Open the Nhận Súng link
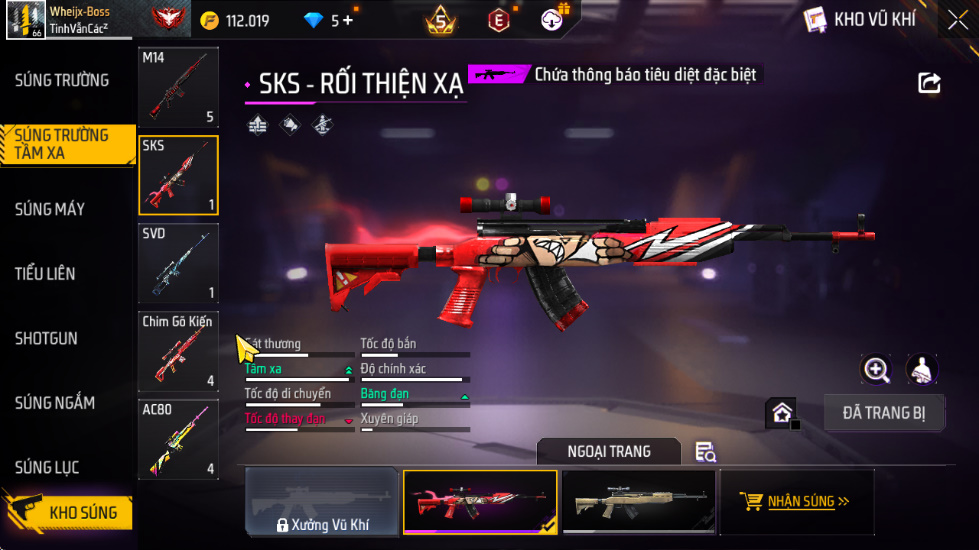 (x=796, y=502)
